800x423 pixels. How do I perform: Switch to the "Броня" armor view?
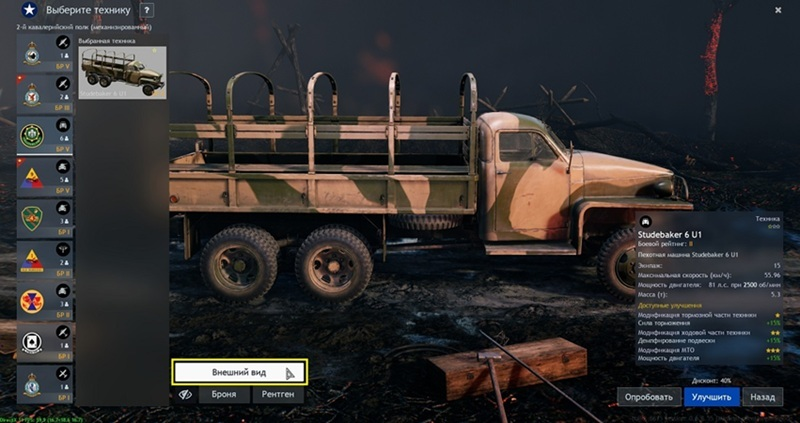(x=224, y=396)
